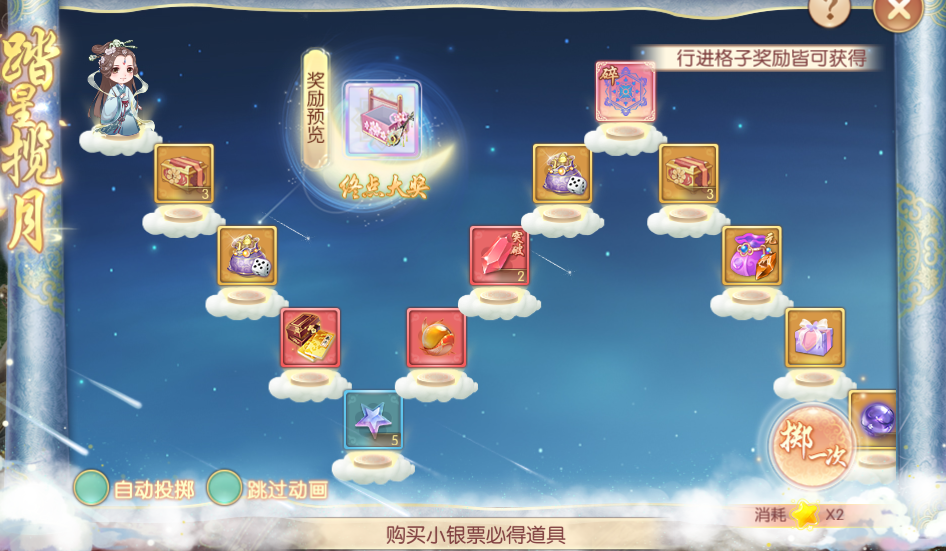Select the purple gift box tile
The height and width of the screenshot is (551, 946).
[x=815, y=338]
